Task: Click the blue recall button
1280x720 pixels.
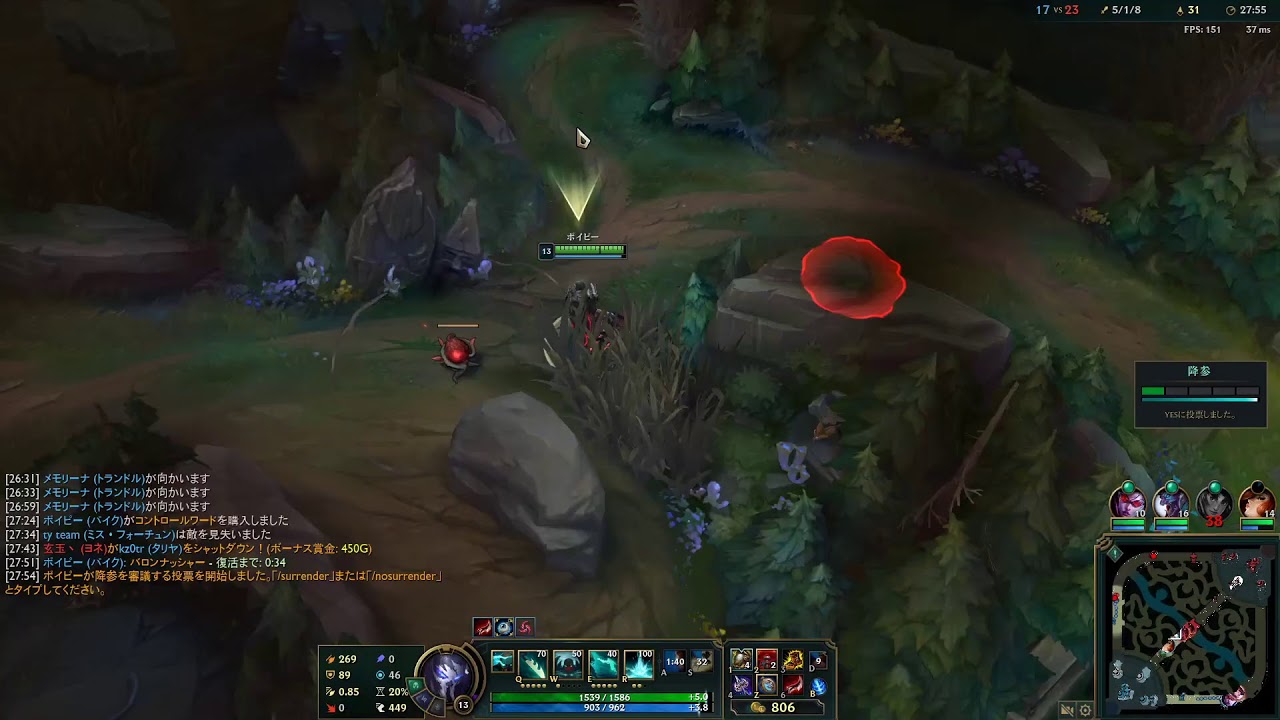Action: point(819,686)
